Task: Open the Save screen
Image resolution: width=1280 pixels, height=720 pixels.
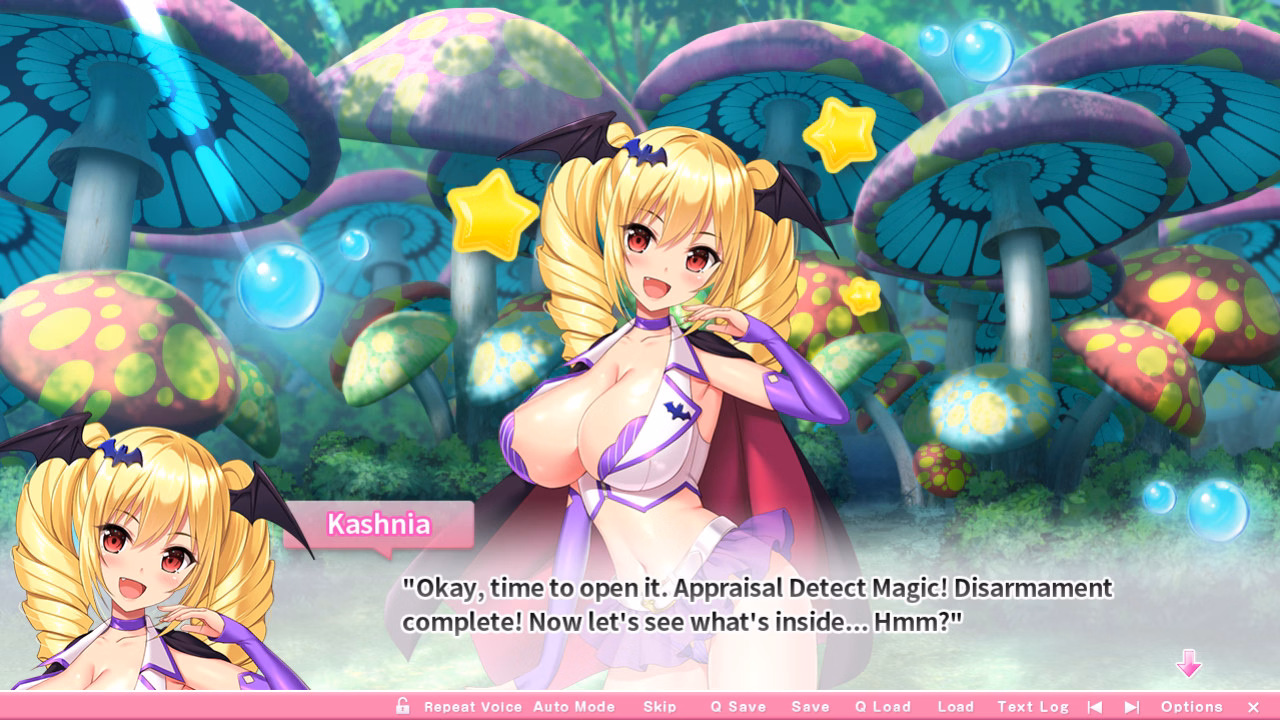Action: click(x=811, y=706)
